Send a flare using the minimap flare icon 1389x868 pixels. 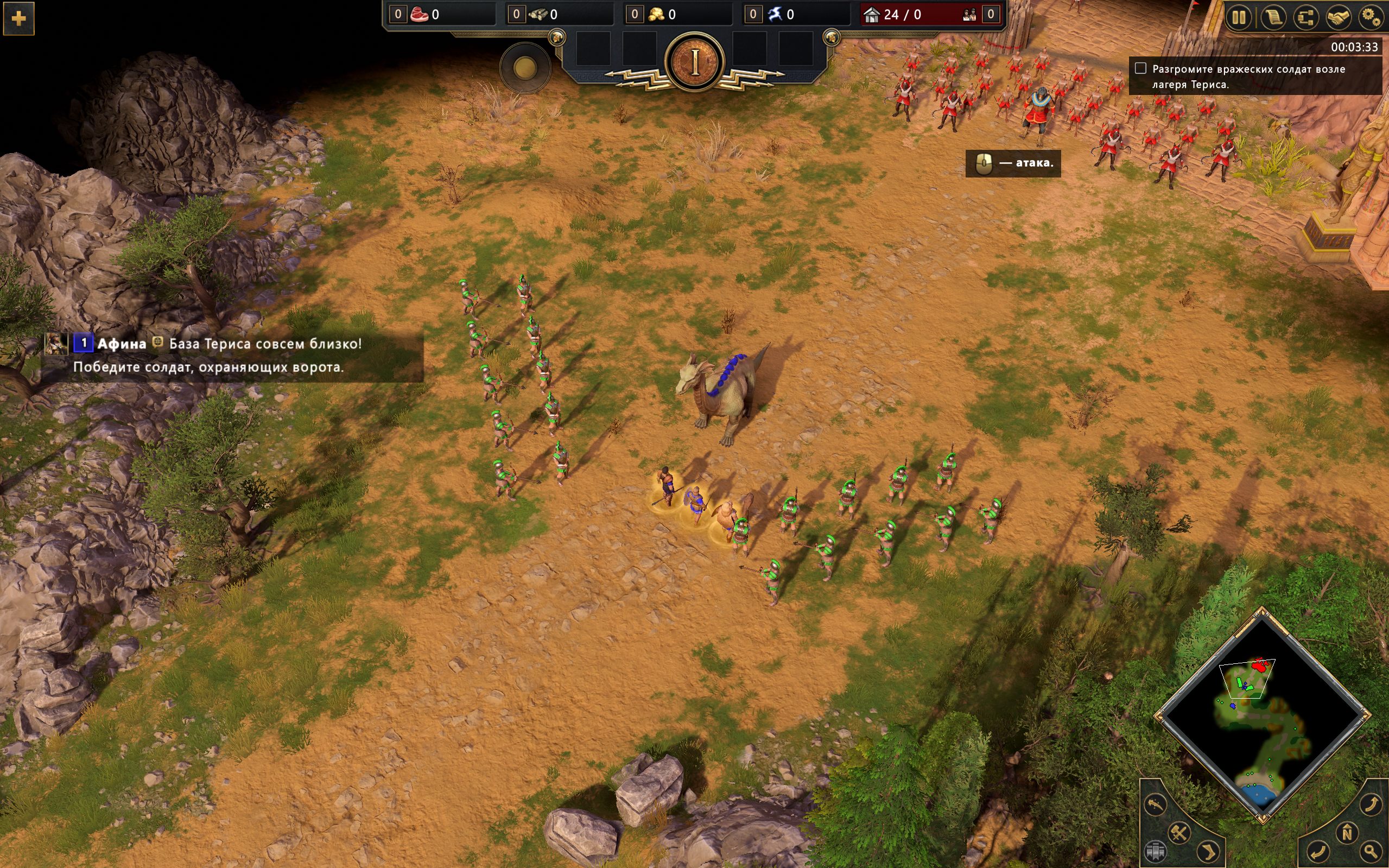tap(1157, 805)
